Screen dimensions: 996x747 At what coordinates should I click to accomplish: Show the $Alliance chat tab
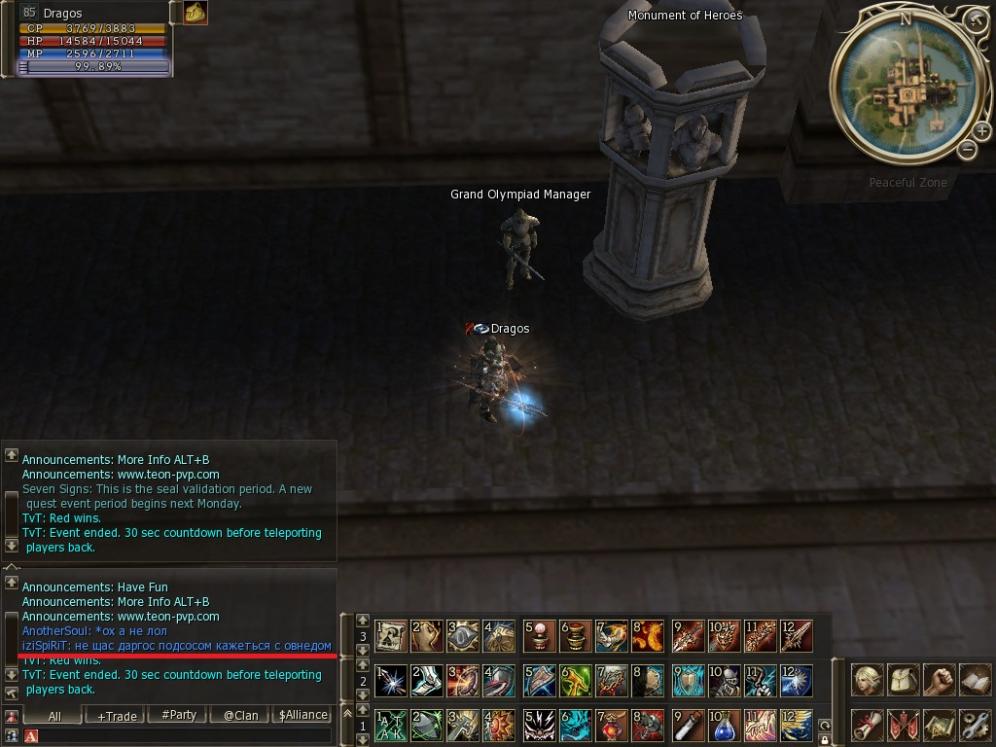pyautogui.click(x=303, y=715)
